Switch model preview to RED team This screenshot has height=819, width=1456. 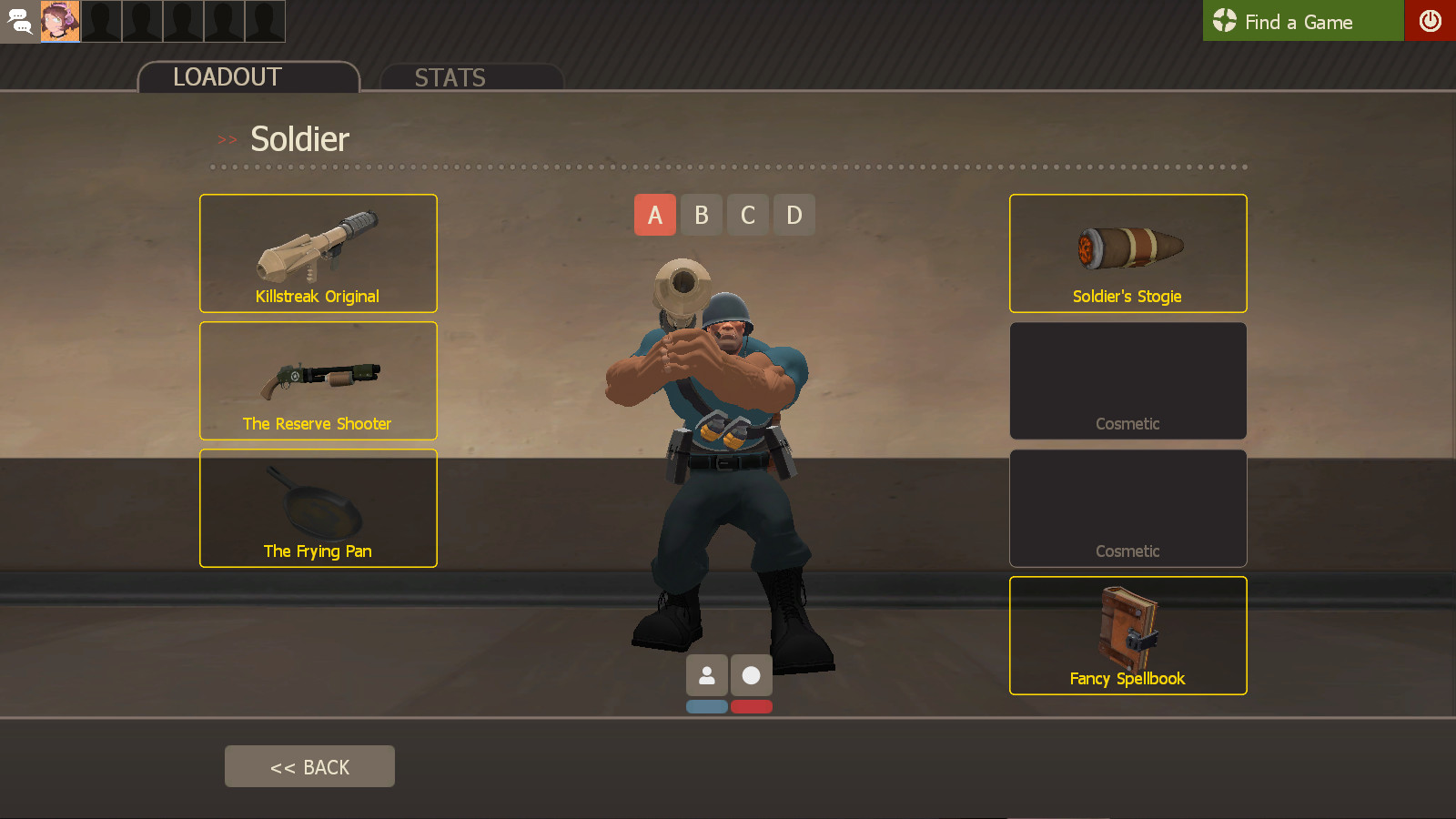(x=751, y=706)
